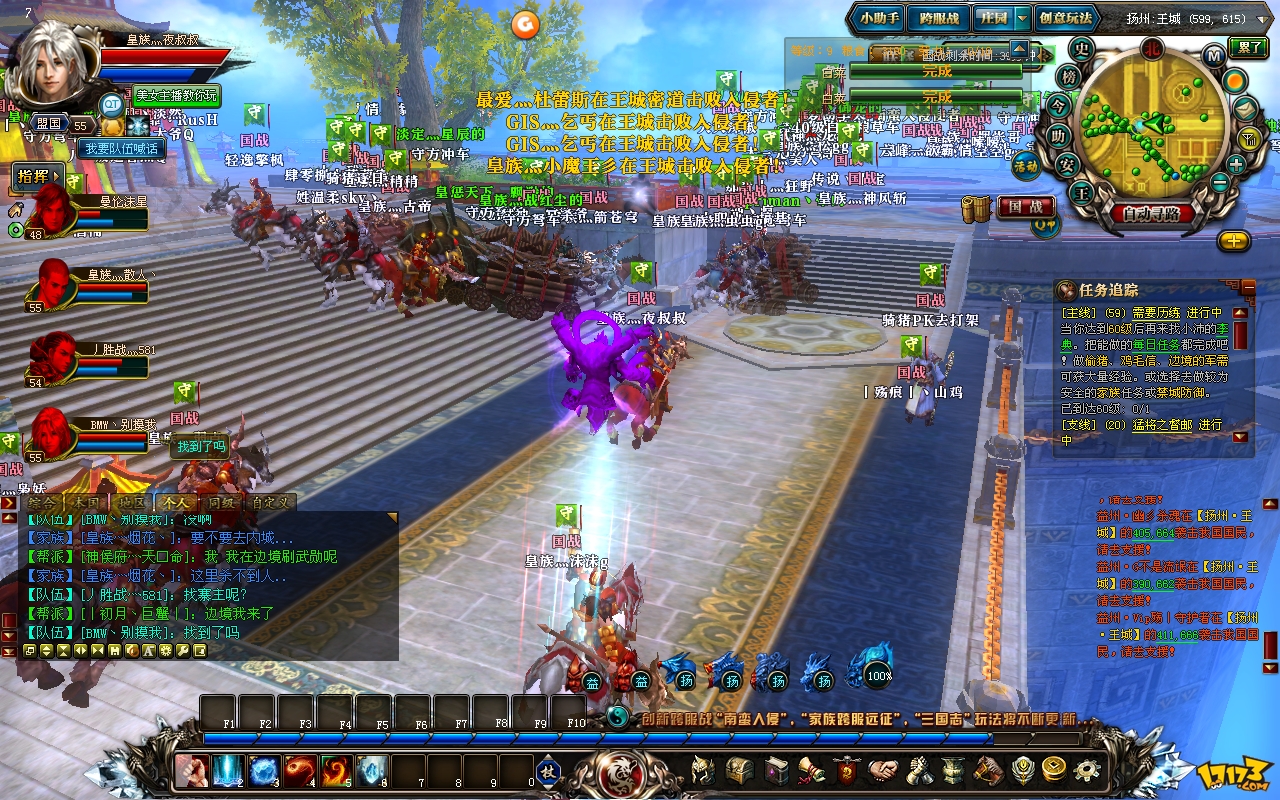The height and width of the screenshot is (800, 1280).
Task: Open the 跨服战 cross-server battle menu
Action: click(x=939, y=18)
